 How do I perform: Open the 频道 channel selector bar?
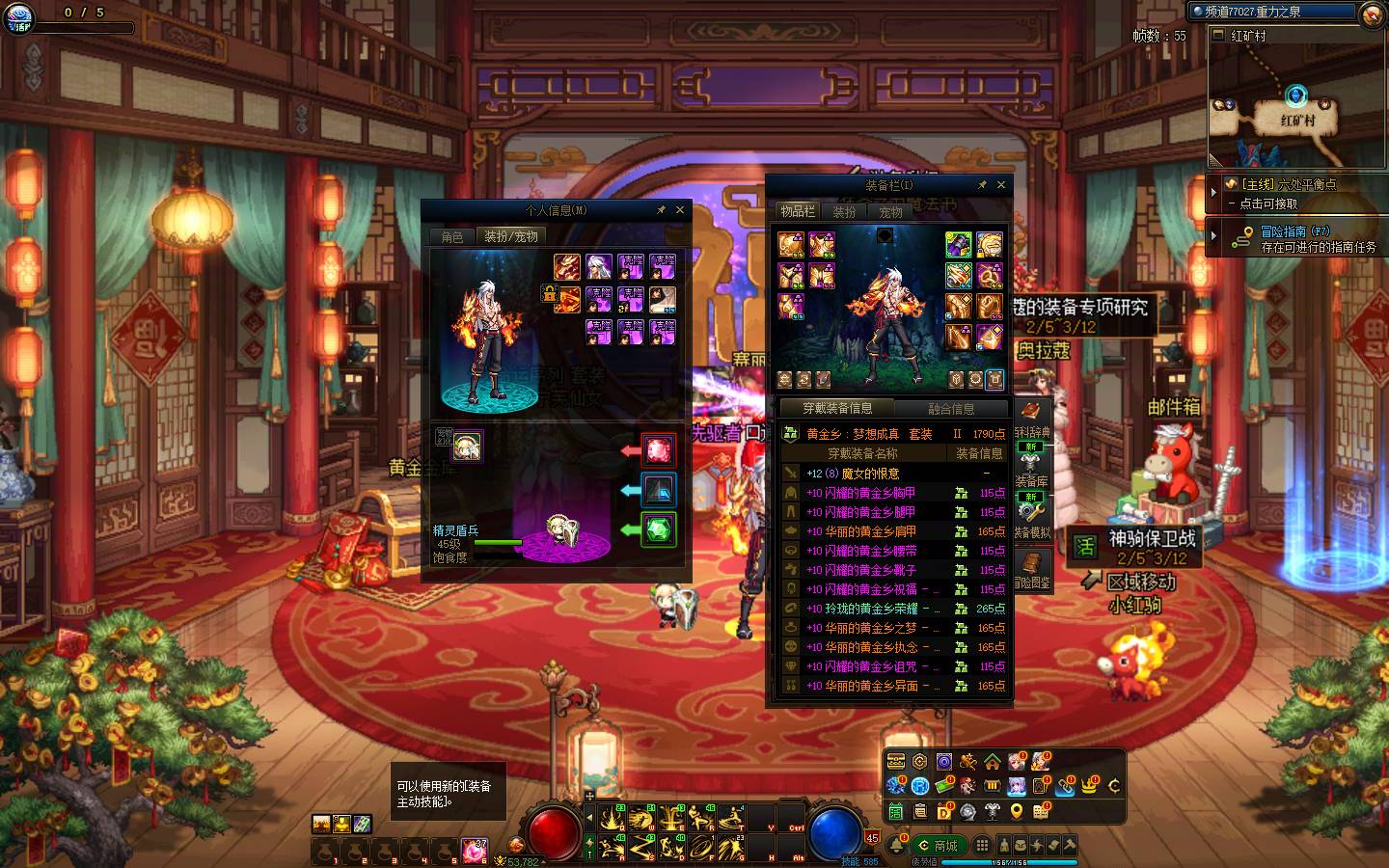[x=1275, y=12]
